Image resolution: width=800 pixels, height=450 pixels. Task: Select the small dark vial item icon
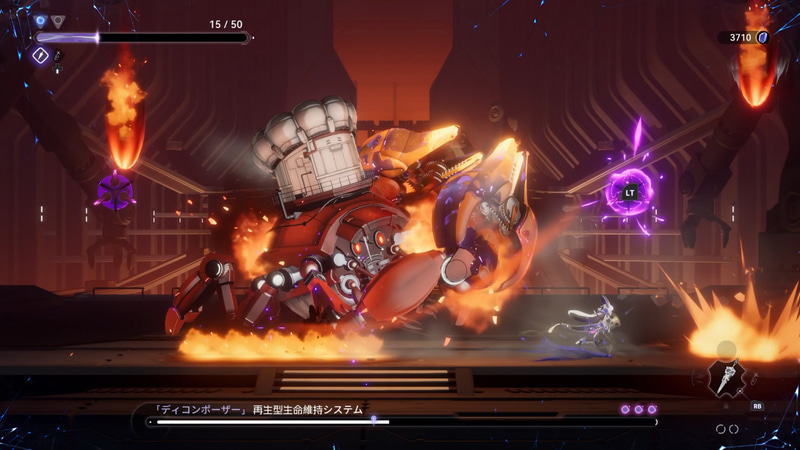point(58,57)
